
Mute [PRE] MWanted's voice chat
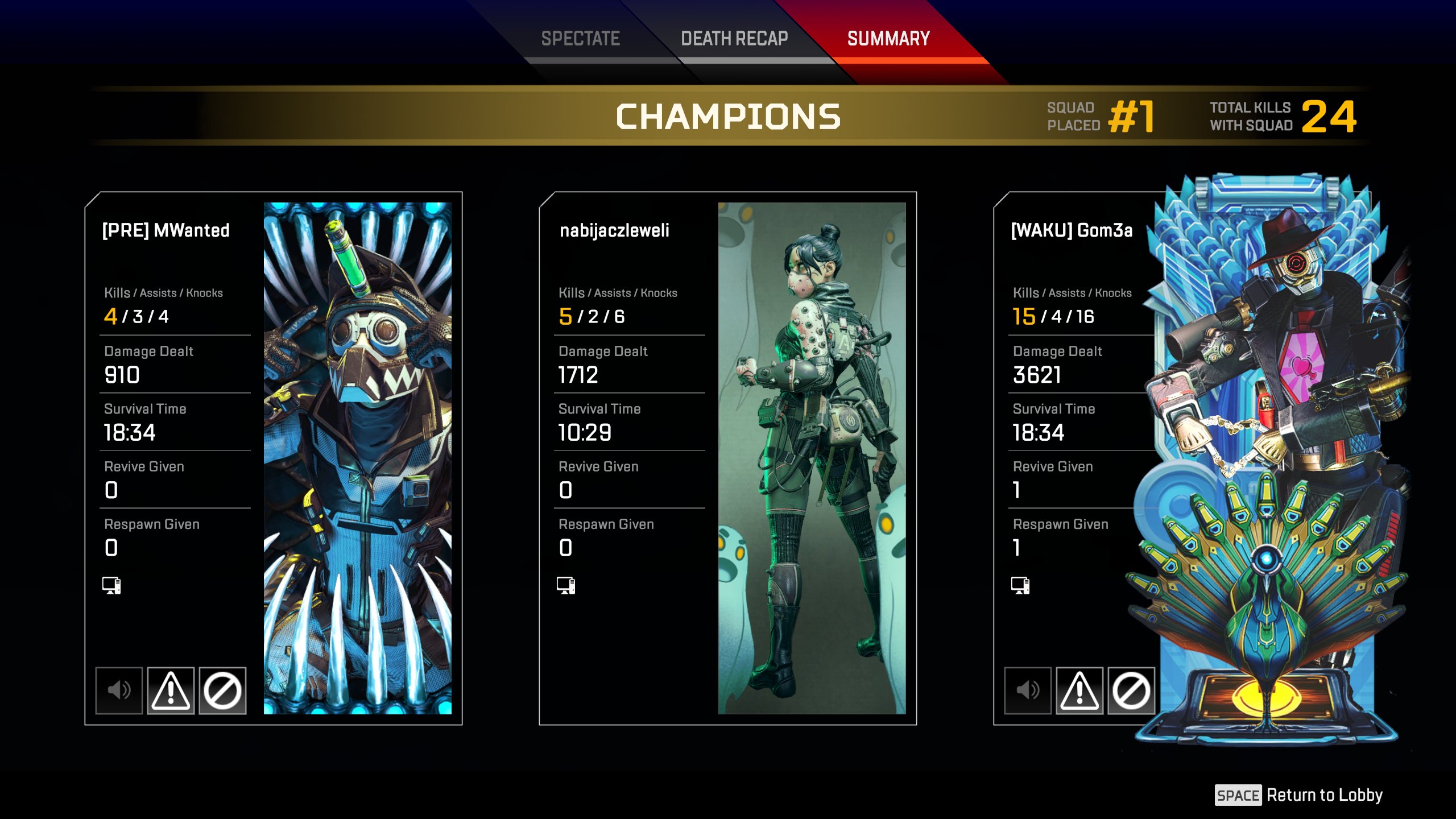119,690
